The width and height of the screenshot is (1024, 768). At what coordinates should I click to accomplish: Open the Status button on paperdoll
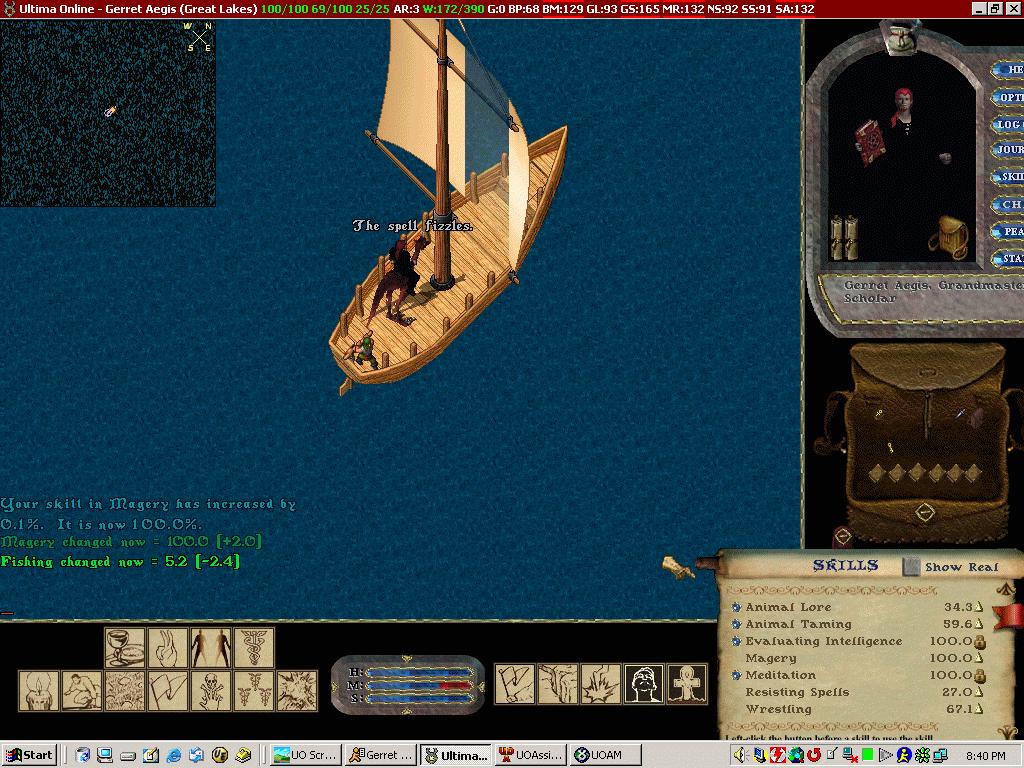tap(1010, 259)
